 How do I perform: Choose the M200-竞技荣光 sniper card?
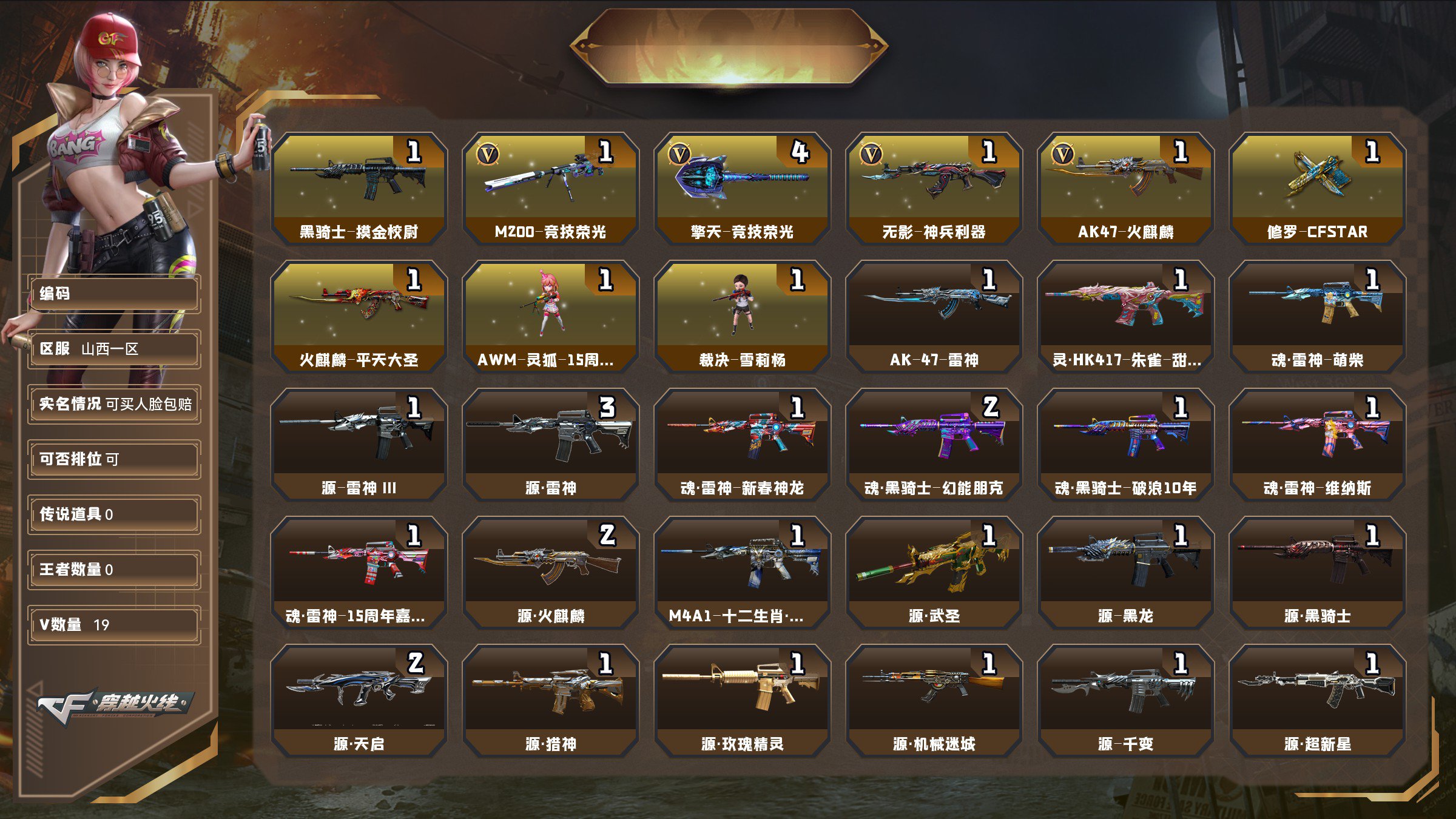[x=550, y=188]
